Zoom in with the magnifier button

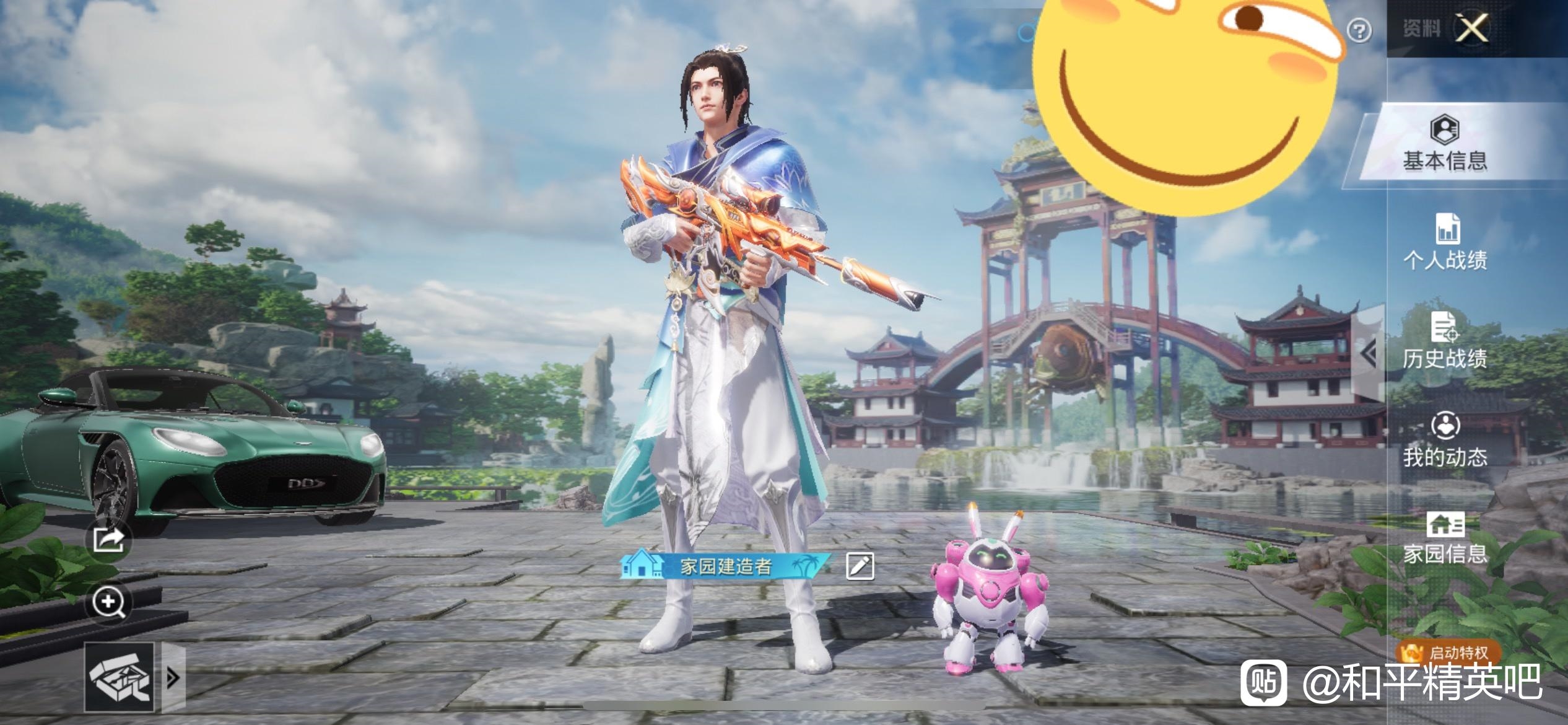(x=109, y=602)
